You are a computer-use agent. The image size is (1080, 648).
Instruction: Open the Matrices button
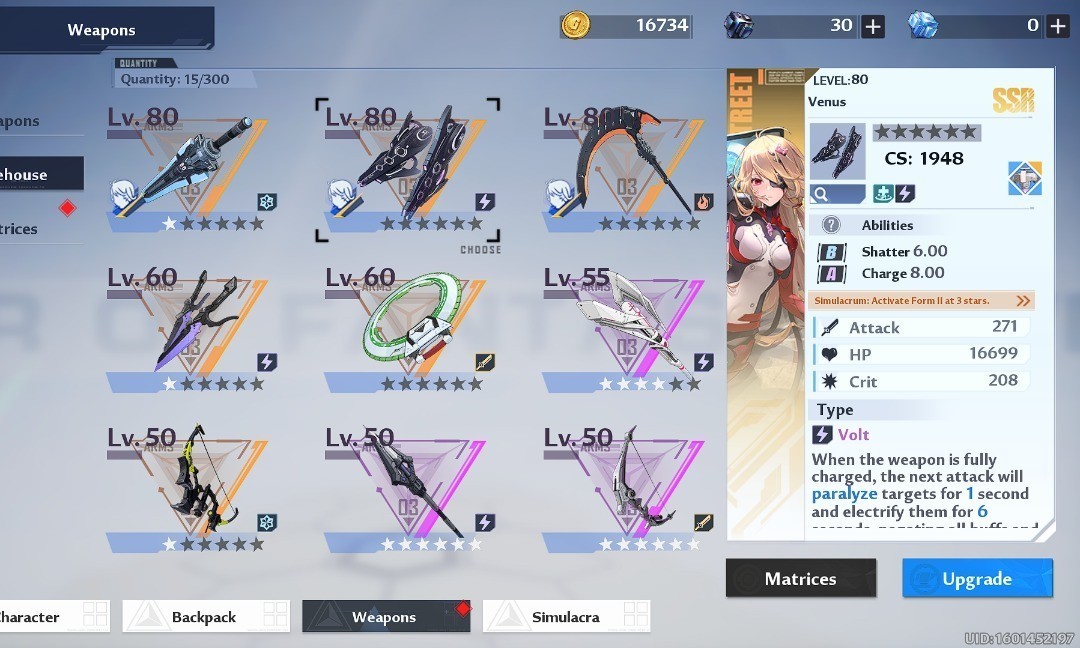point(800,578)
